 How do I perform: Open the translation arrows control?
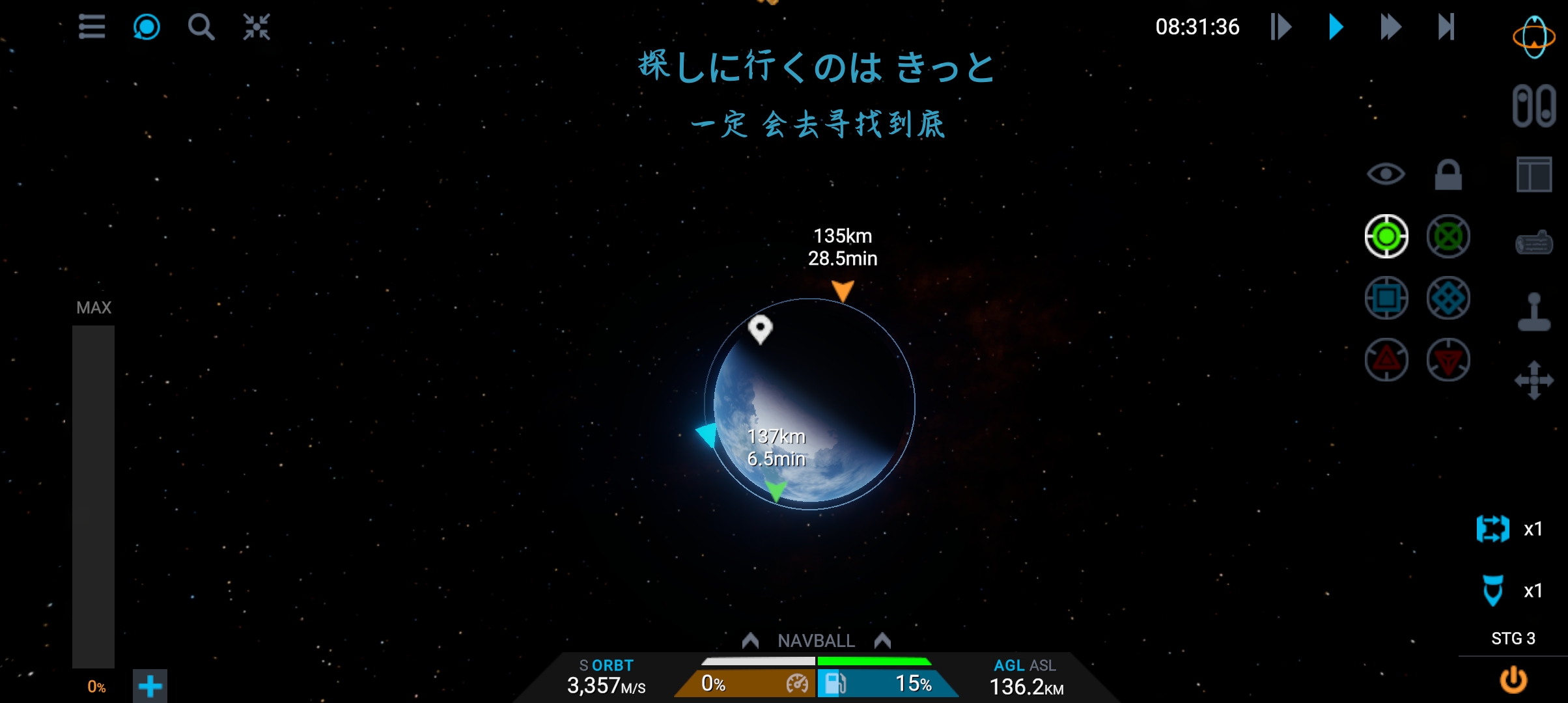click(x=1533, y=380)
